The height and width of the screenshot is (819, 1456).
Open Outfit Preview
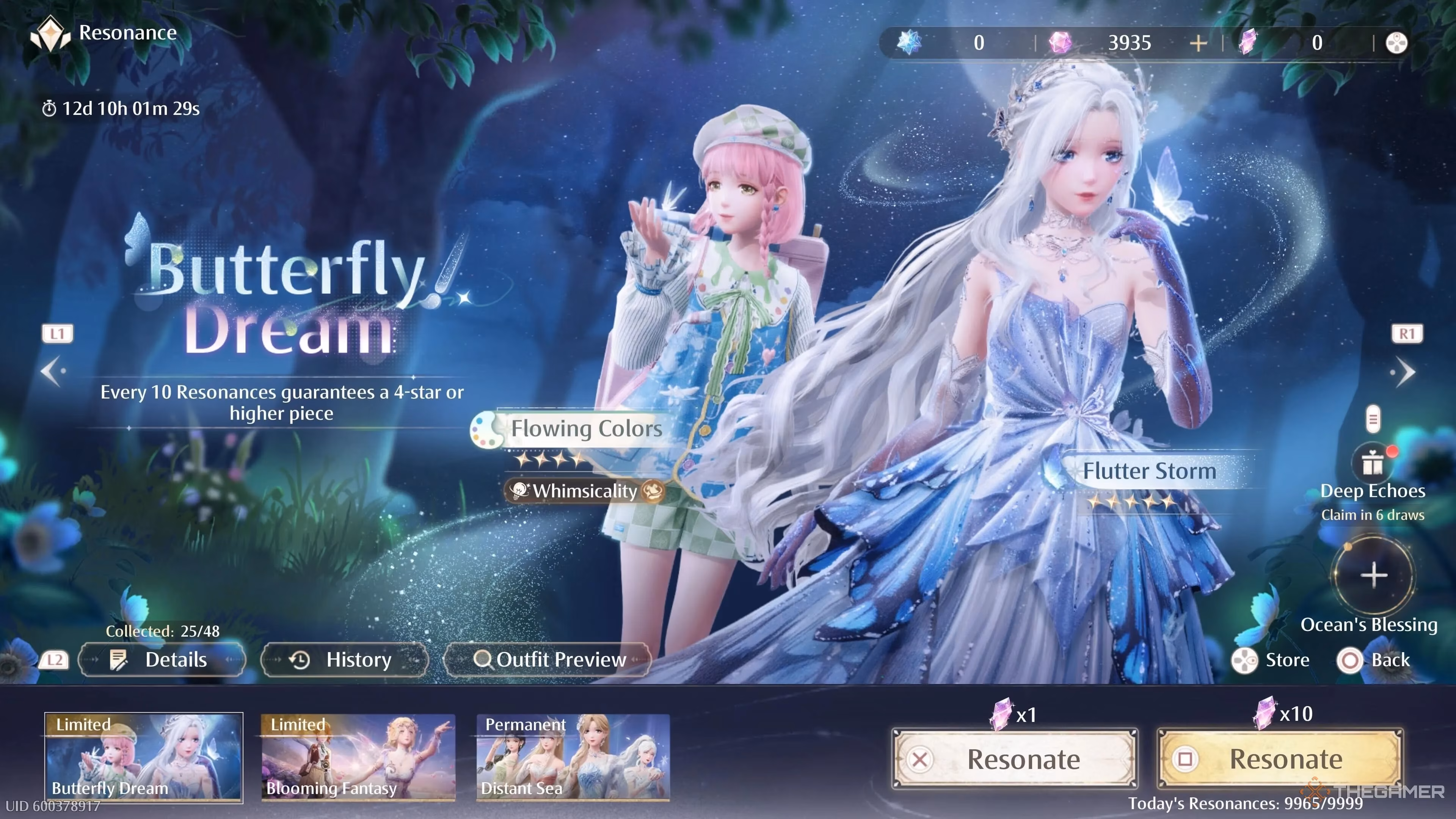[548, 660]
